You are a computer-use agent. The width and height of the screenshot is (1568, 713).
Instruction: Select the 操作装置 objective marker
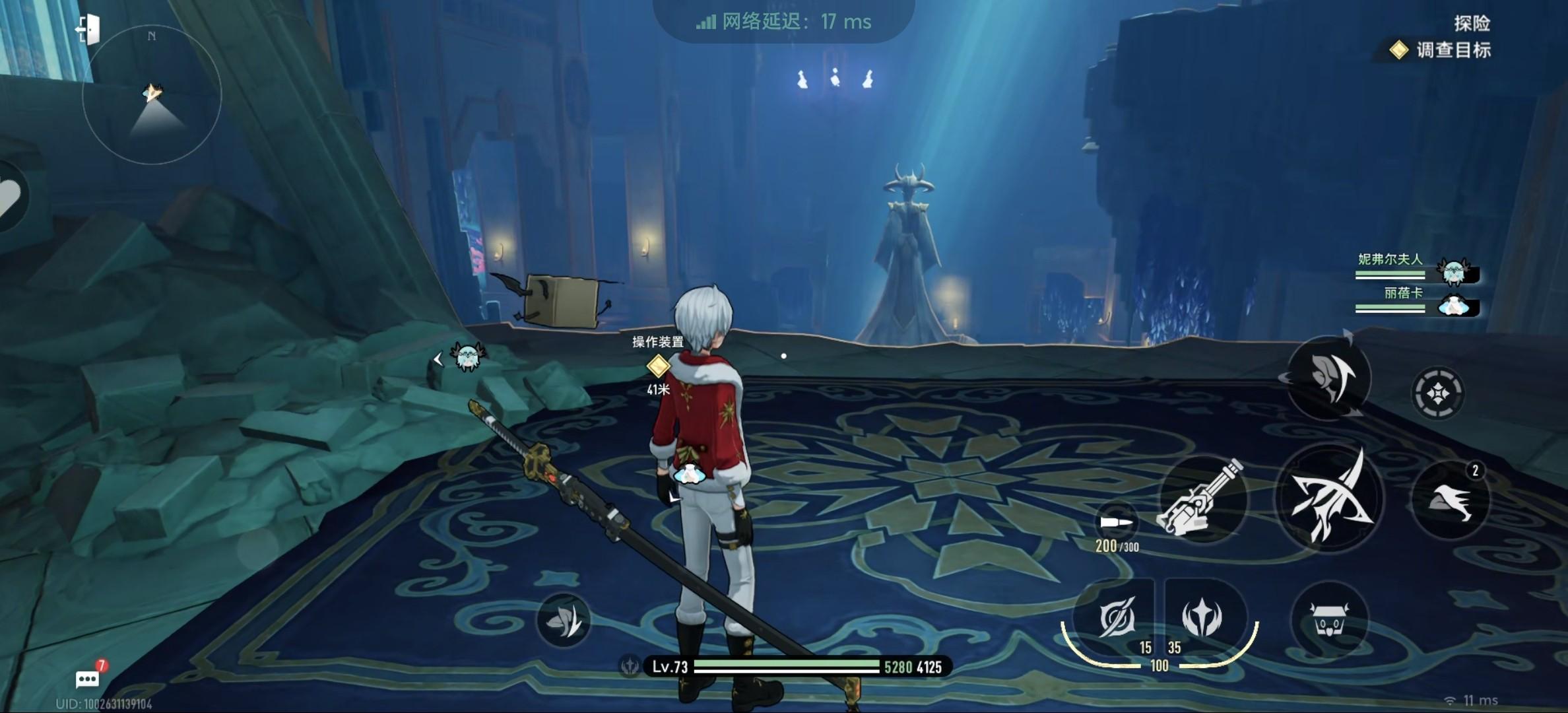coord(657,365)
